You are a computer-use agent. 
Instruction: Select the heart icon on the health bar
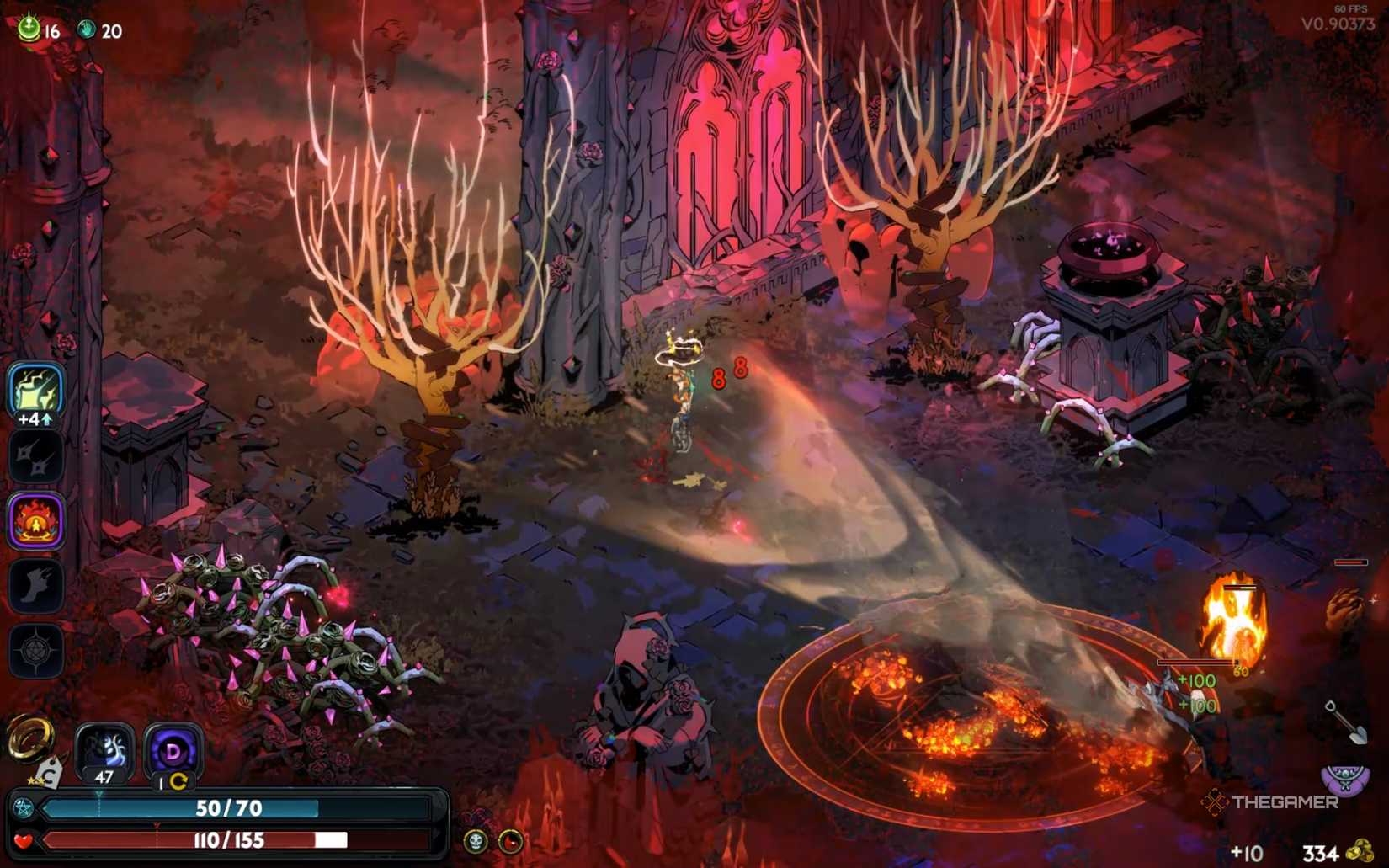pyautogui.click(x=24, y=839)
